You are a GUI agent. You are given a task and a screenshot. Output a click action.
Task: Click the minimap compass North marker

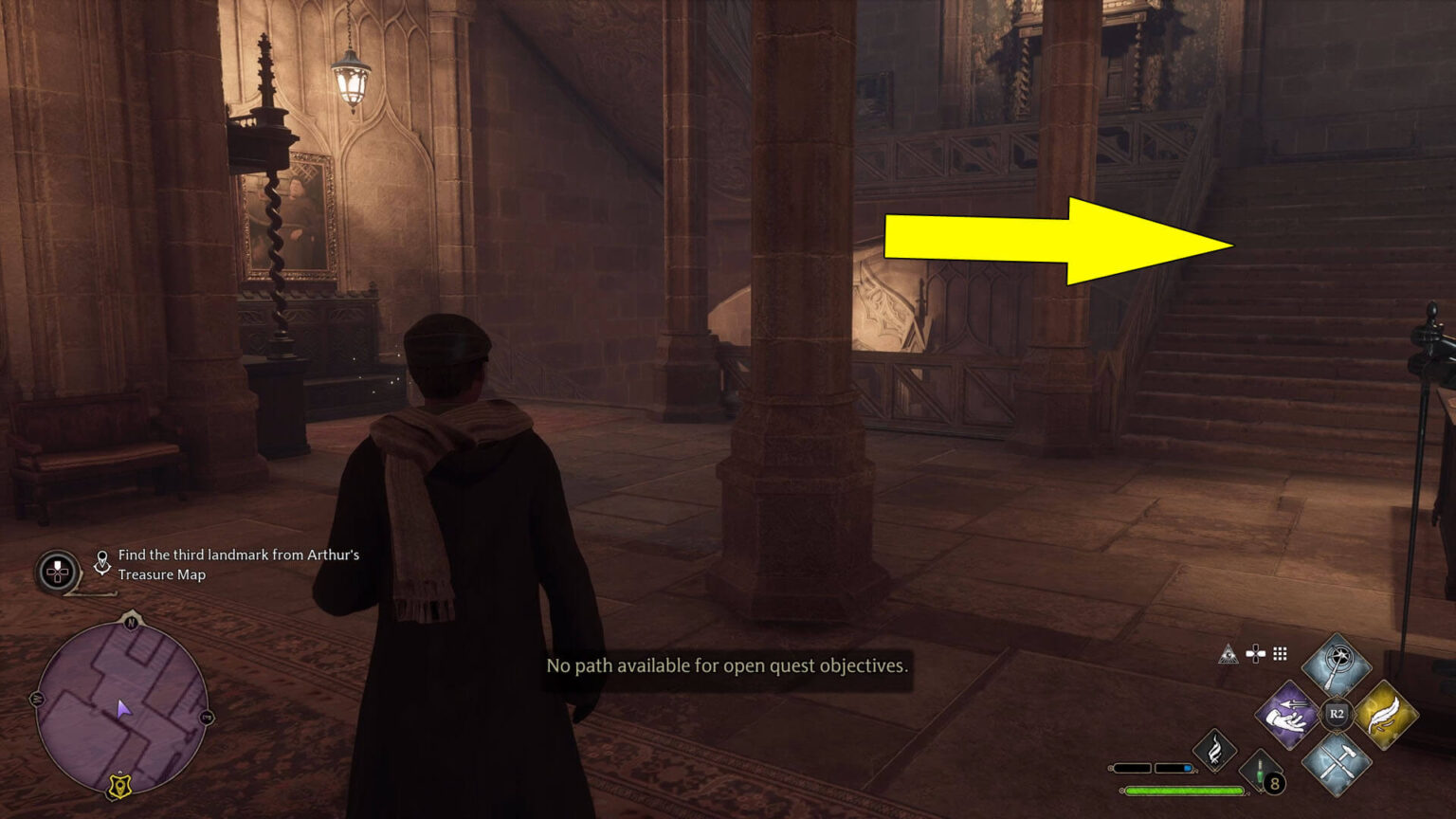point(130,622)
